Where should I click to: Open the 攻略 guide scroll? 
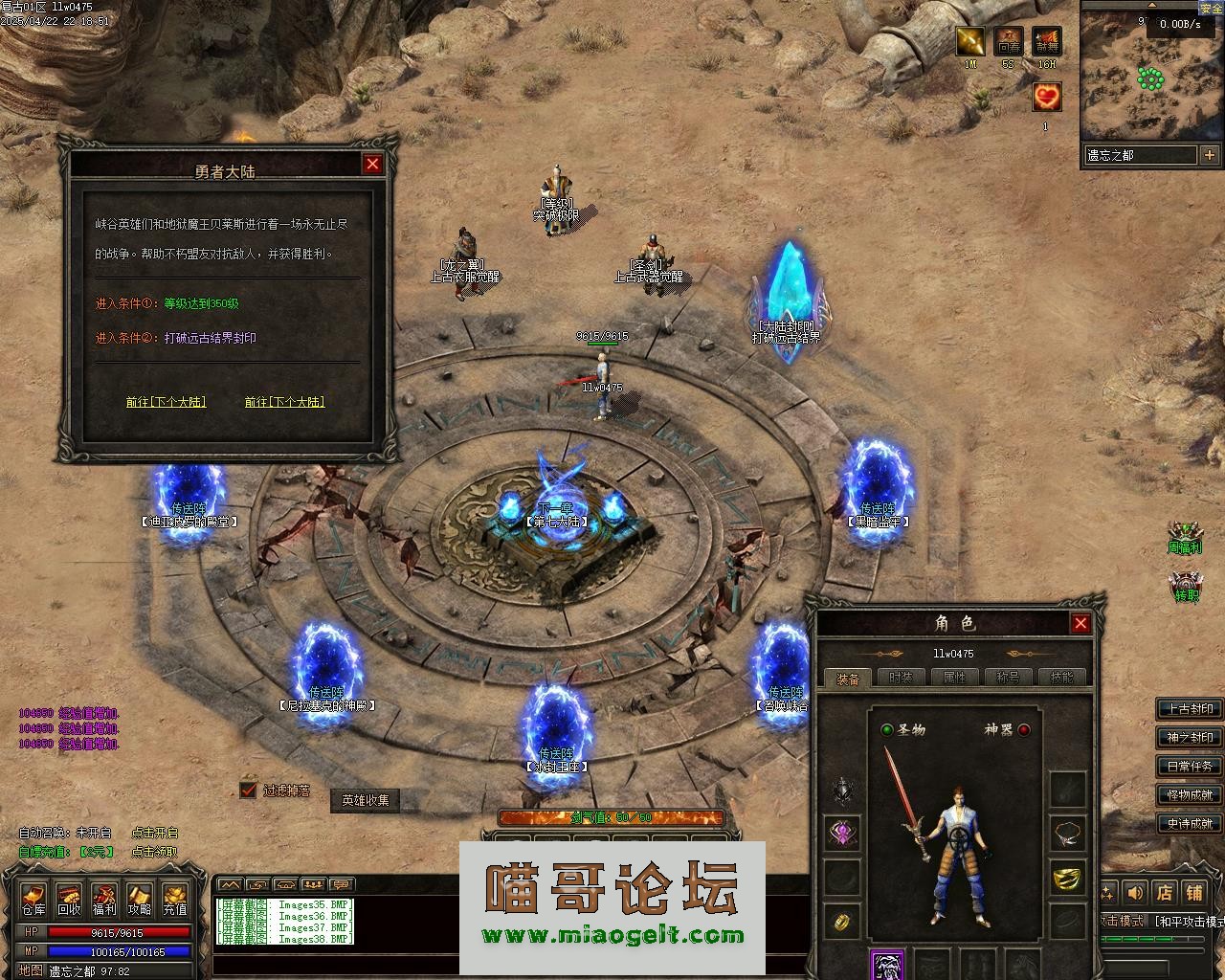click(x=140, y=899)
